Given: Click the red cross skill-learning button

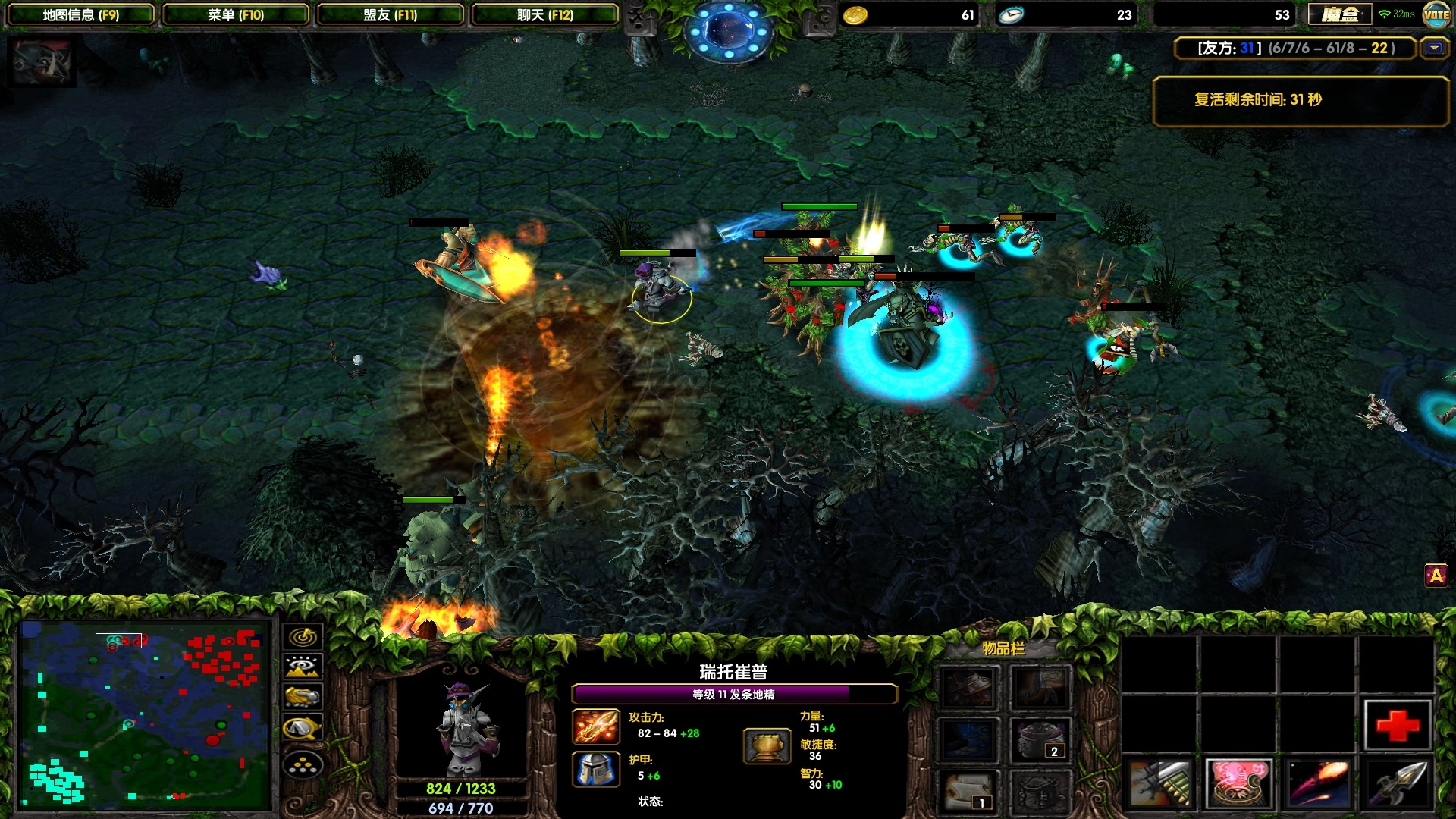Looking at the screenshot, I should pyautogui.click(x=1397, y=725).
